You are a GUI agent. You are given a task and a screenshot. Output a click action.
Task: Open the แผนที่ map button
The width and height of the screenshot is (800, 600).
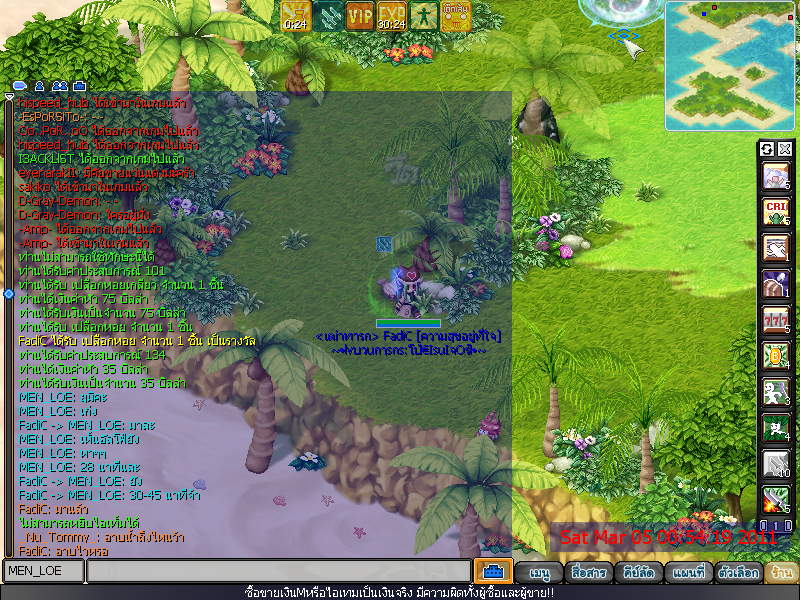689,573
